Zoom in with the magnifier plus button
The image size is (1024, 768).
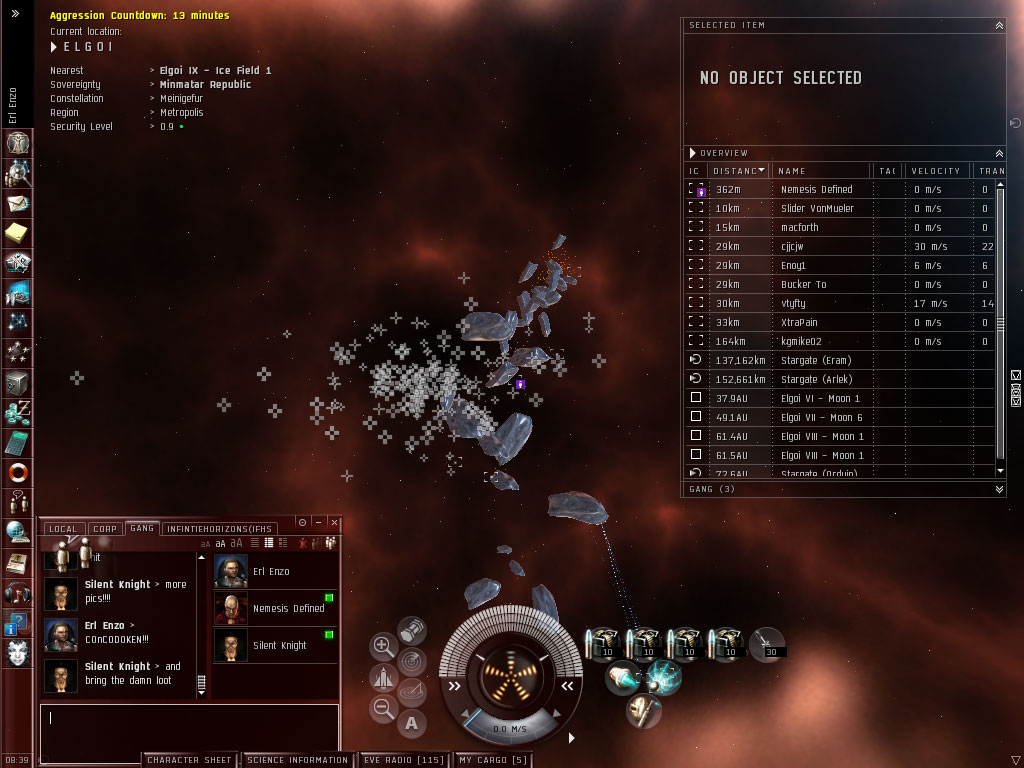(383, 646)
